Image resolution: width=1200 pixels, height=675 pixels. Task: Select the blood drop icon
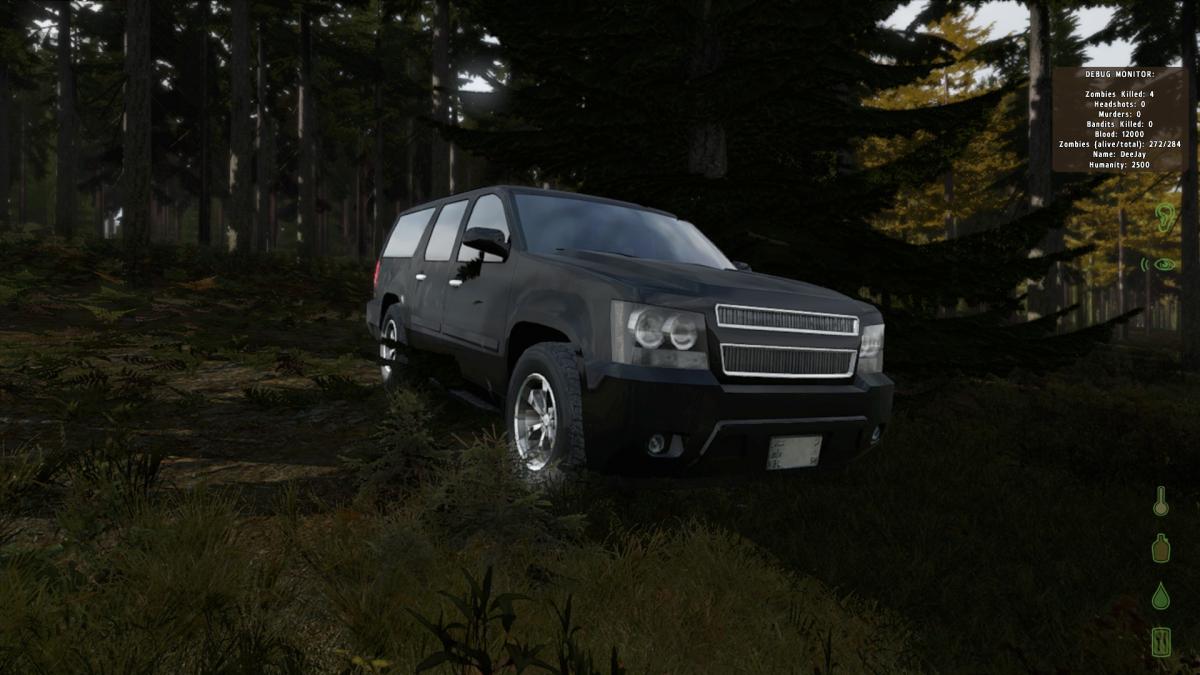pyautogui.click(x=1160, y=596)
